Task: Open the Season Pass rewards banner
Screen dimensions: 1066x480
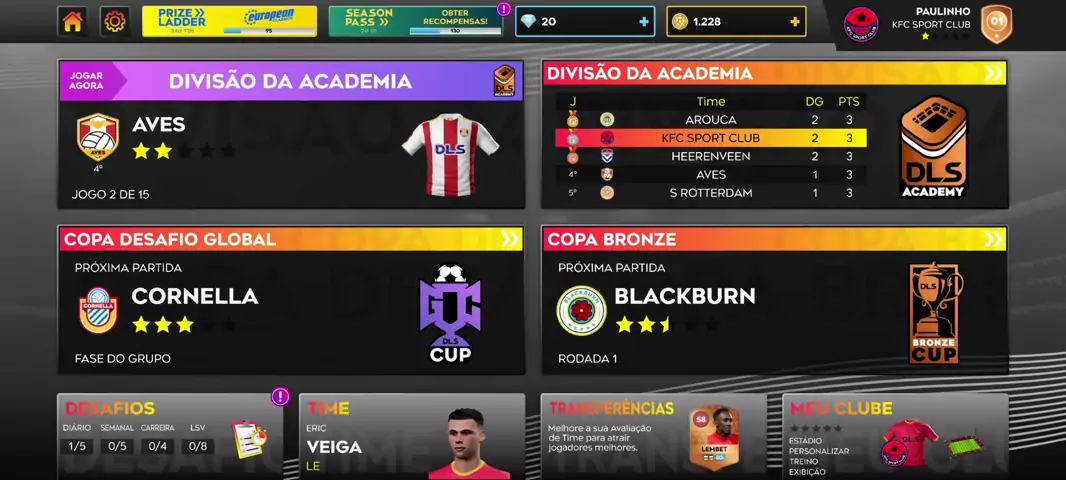Action: coord(415,21)
